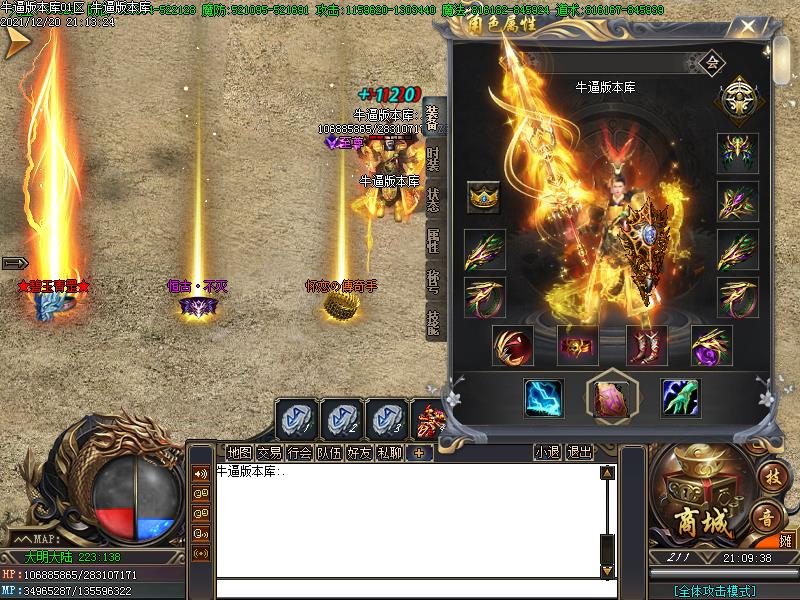Select the belt equipment slot
The height and width of the screenshot is (600, 800).
point(577,346)
